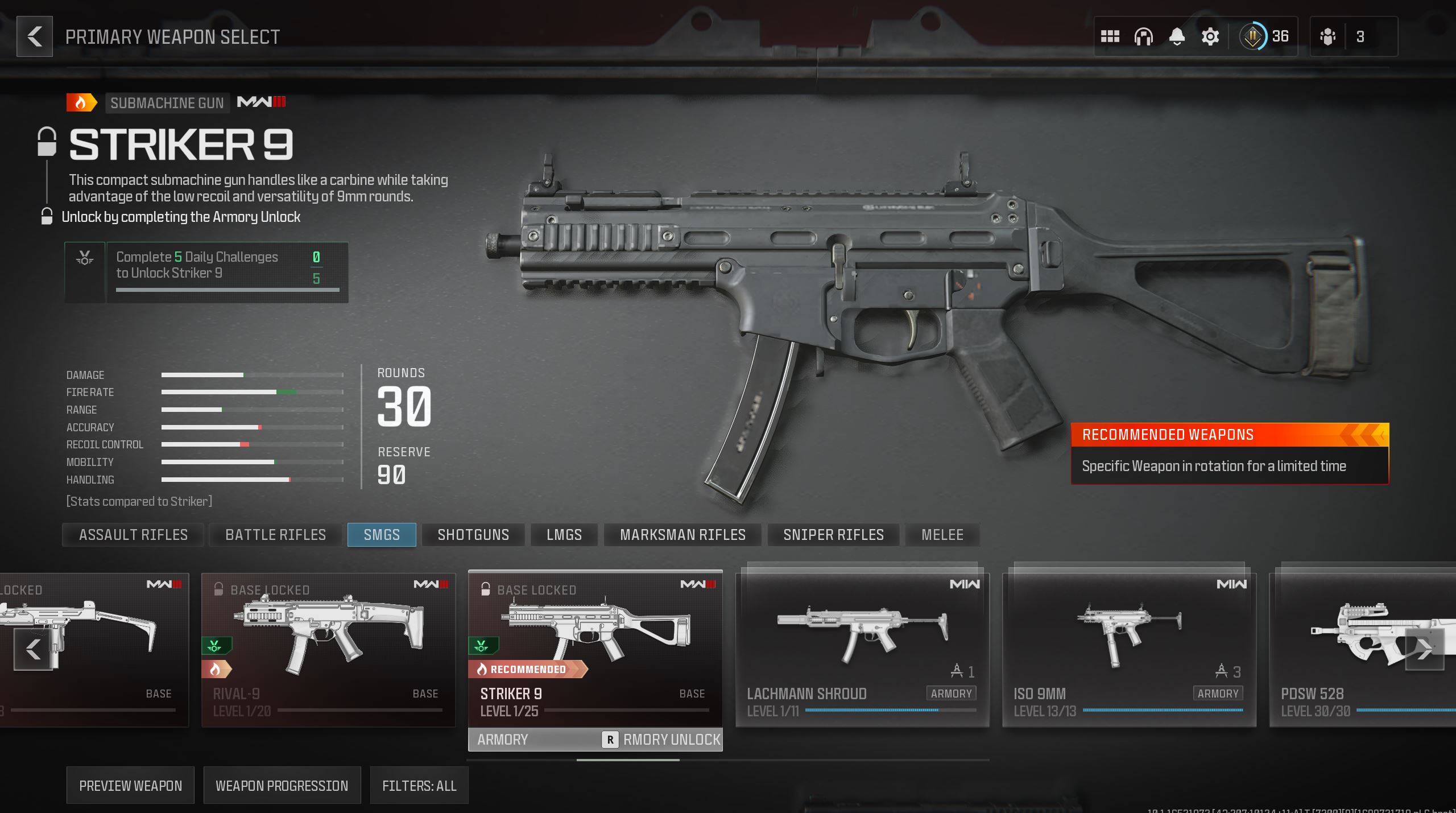
Task: Click the Preview Weapon button
Action: tap(130, 786)
